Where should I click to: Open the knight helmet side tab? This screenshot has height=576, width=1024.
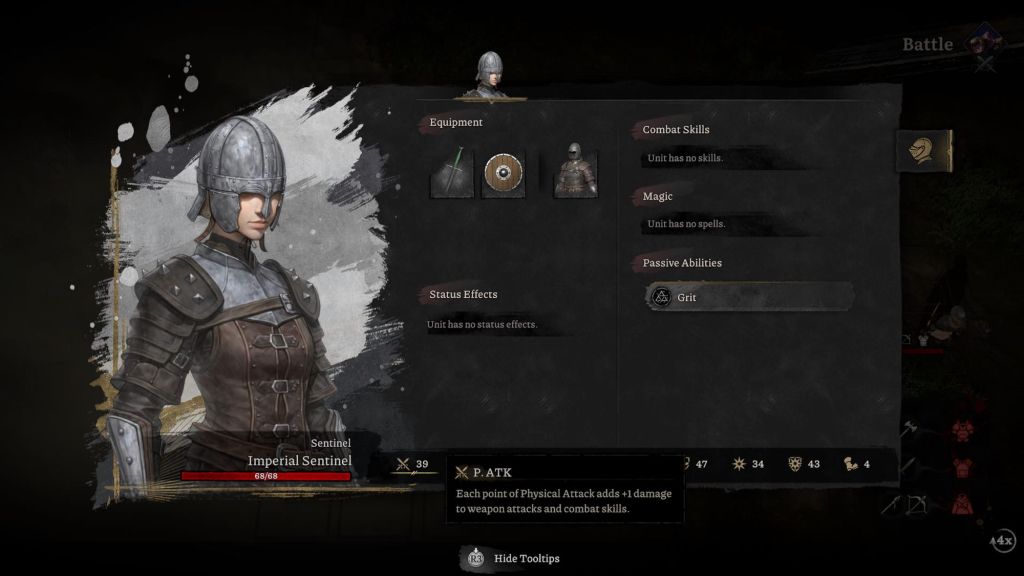[x=922, y=151]
